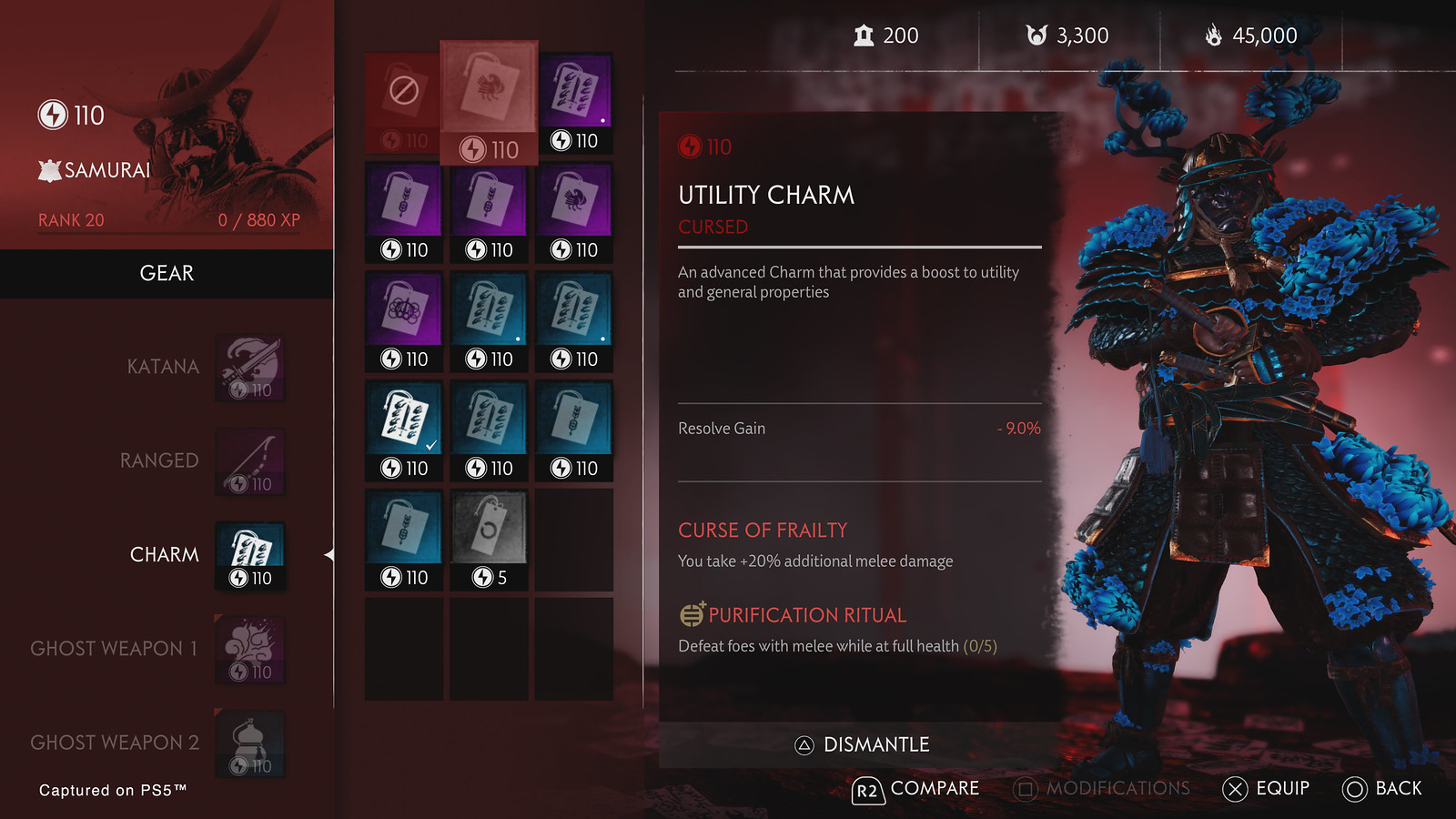Compare the selected charm

(915, 789)
